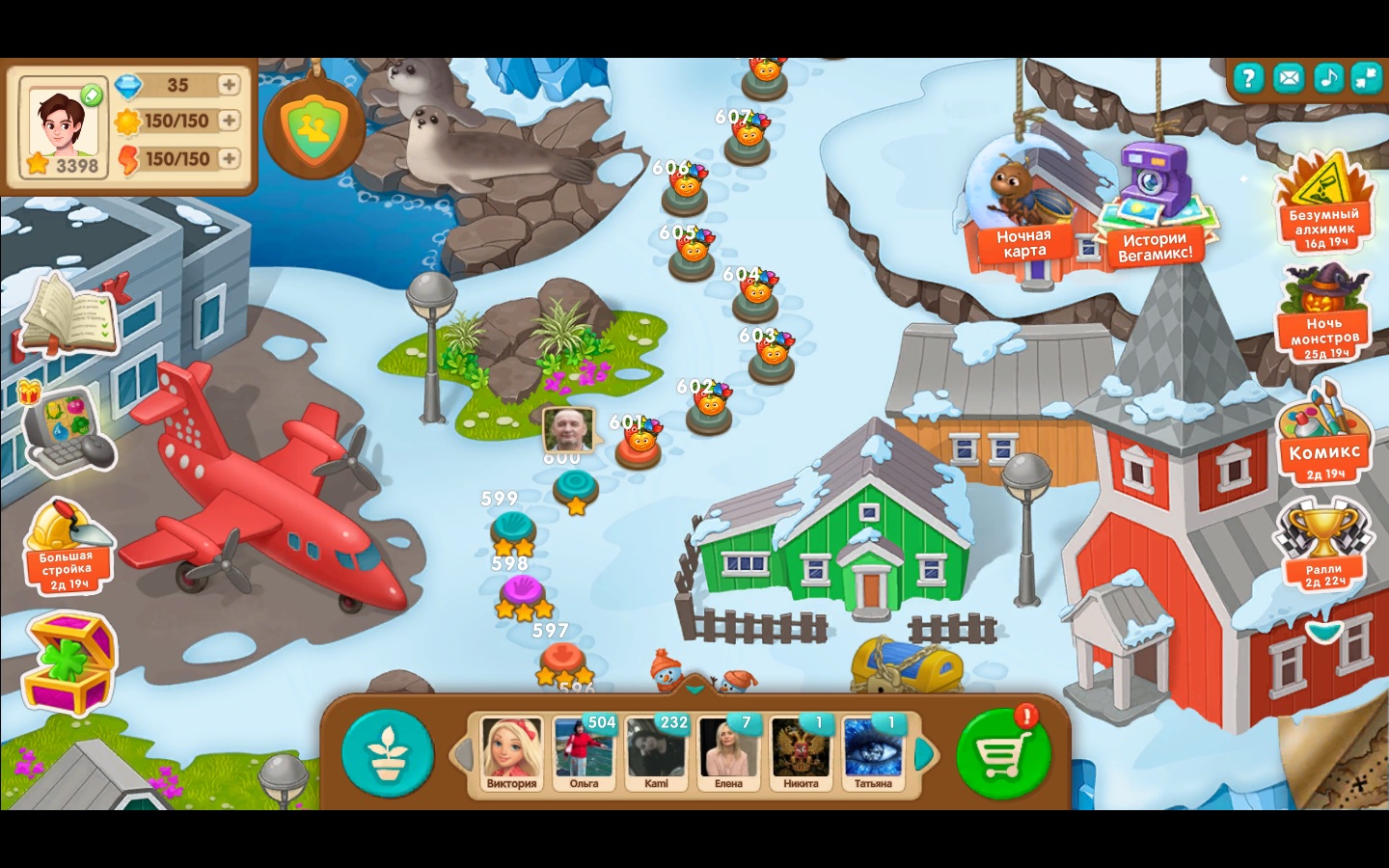The width and height of the screenshot is (1389, 868).
Task: Open Истории Вегамикс camera event
Action: 1154,207
